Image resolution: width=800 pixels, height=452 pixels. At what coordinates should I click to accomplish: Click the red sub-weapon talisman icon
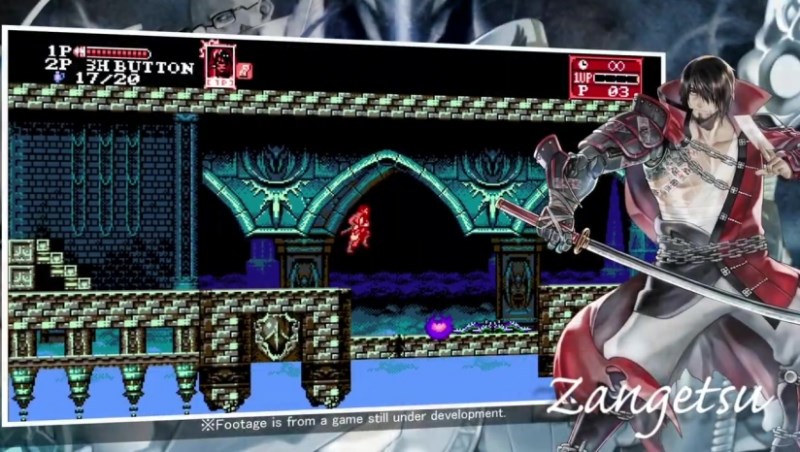tap(245, 70)
